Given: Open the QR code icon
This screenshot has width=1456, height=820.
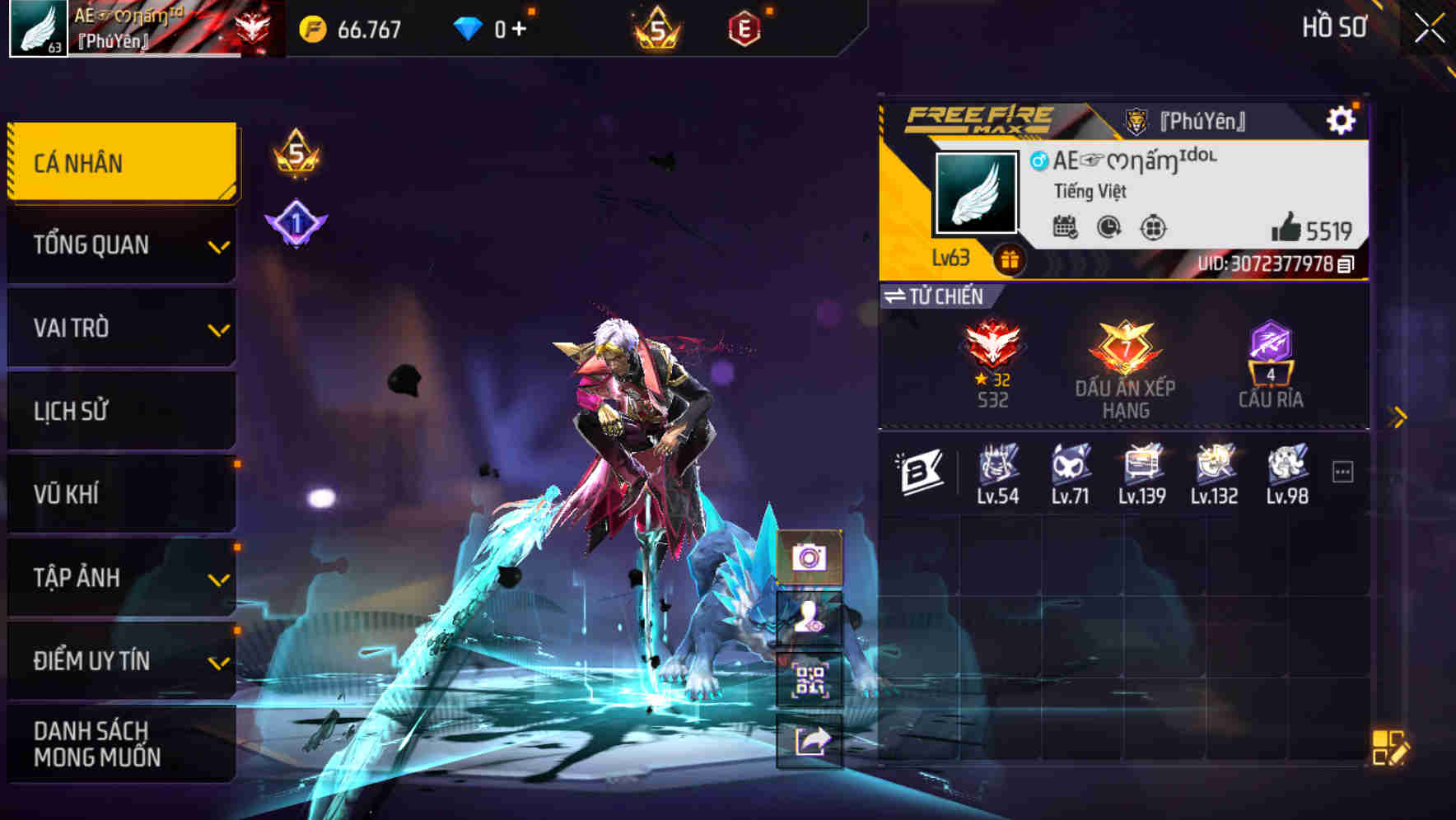Looking at the screenshot, I should pyautogui.click(x=812, y=680).
